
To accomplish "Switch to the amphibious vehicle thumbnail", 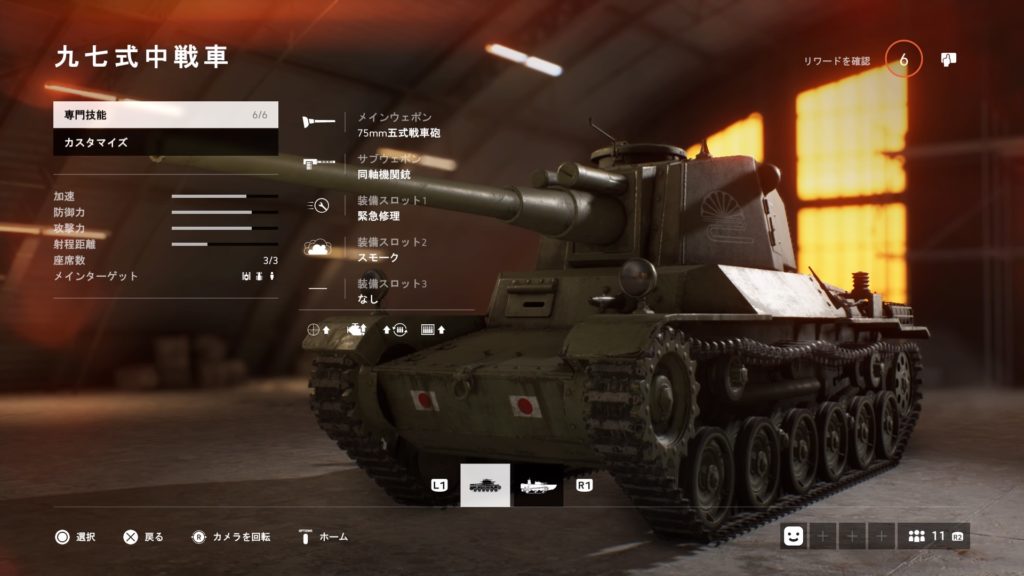I will (x=539, y=485).
